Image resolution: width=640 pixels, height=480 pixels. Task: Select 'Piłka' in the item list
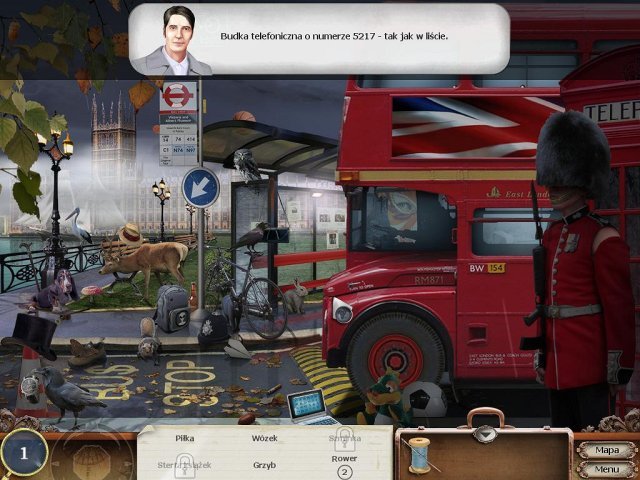point(182,437)
